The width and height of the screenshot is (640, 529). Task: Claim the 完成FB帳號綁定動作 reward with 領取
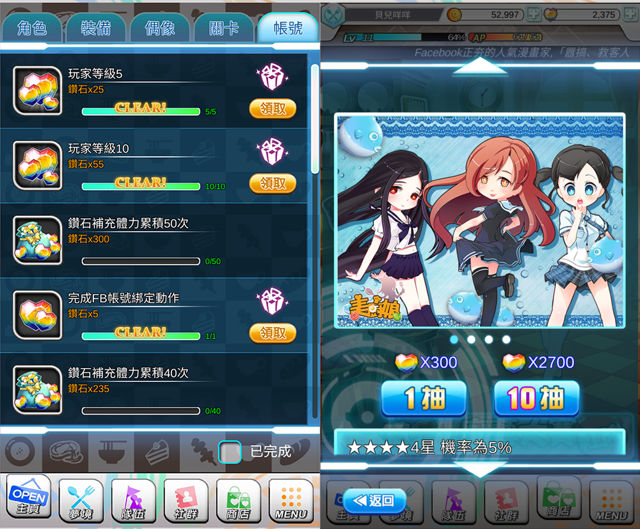coord(272,333)
